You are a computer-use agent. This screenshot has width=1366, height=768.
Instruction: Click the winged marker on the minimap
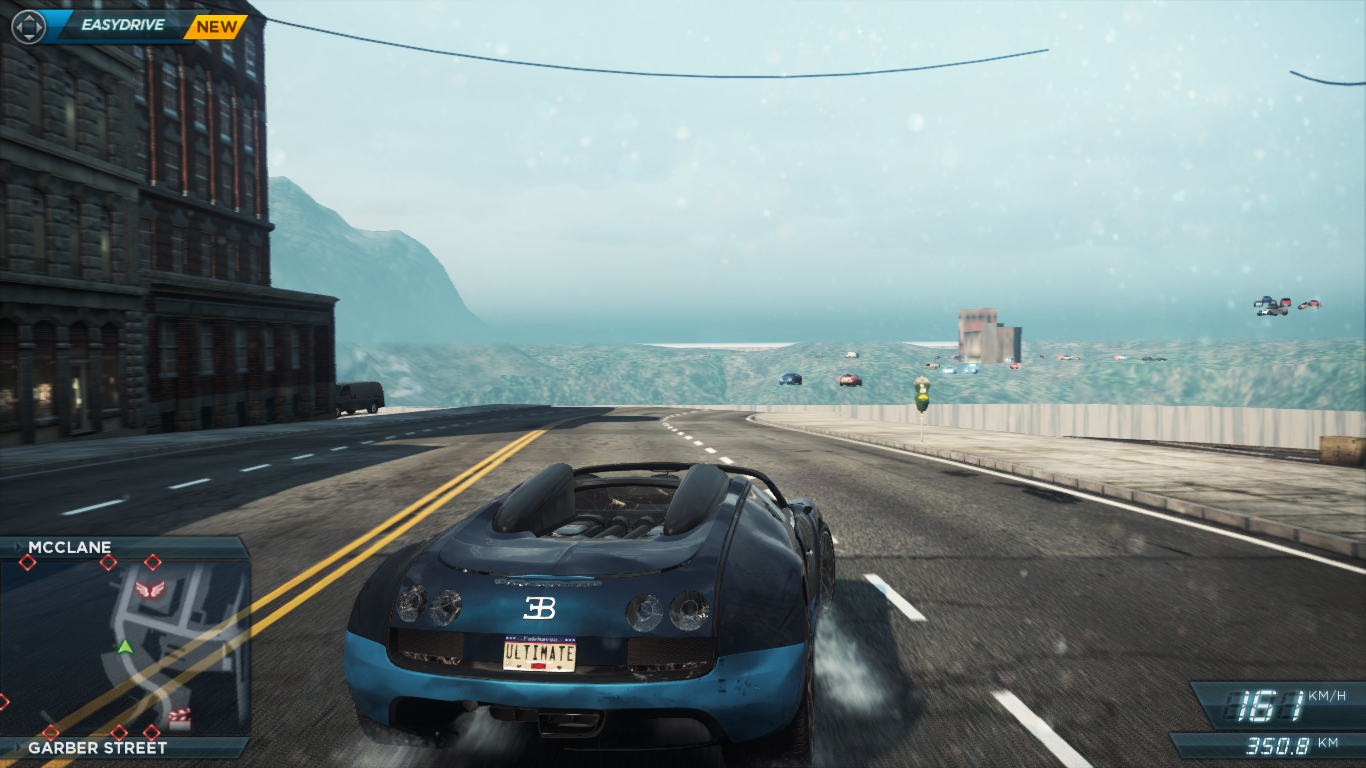coord(148,589)
